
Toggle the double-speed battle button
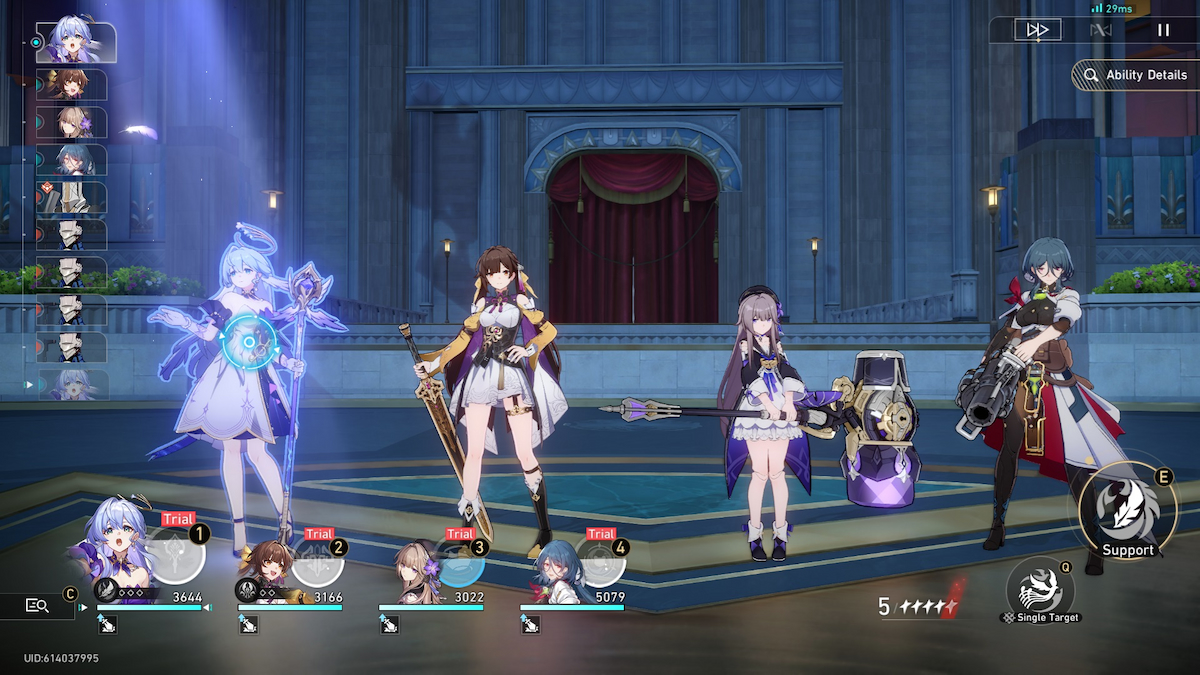pos(1037,30)
